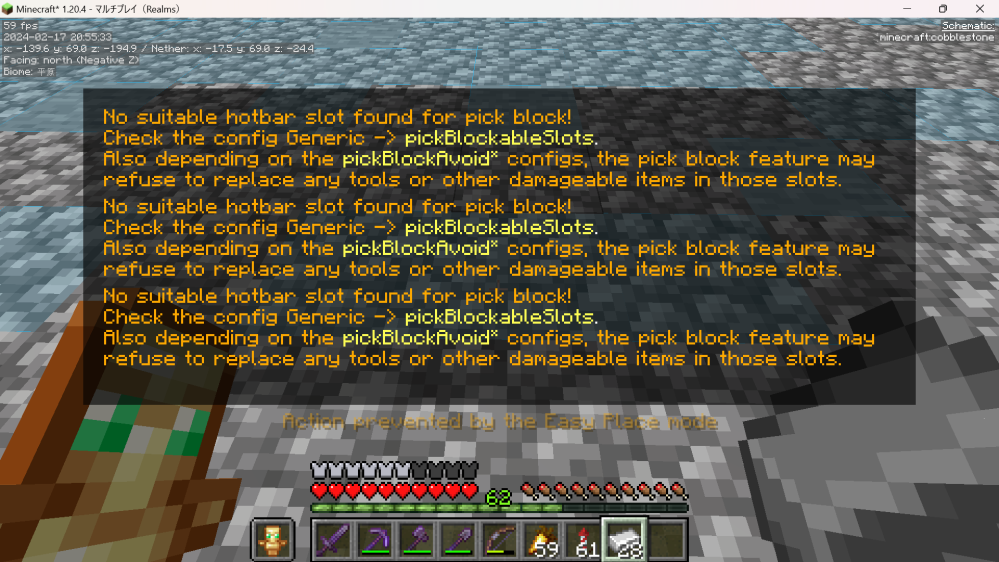Click the Totem of Undying offhand slot

tap(272, 540)
